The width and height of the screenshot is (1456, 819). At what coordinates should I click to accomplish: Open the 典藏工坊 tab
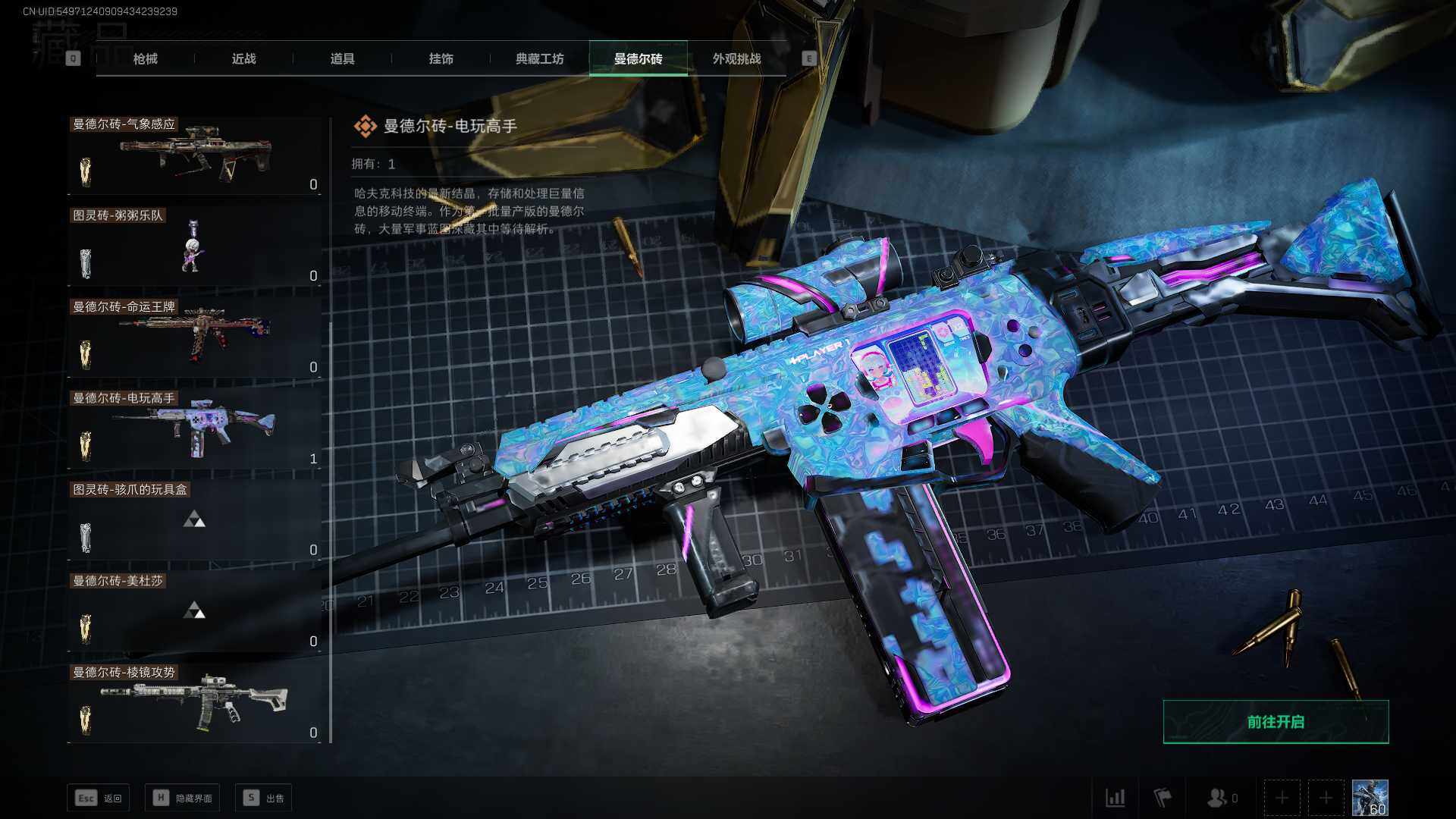pyautogui.click(x=539, y=58)
